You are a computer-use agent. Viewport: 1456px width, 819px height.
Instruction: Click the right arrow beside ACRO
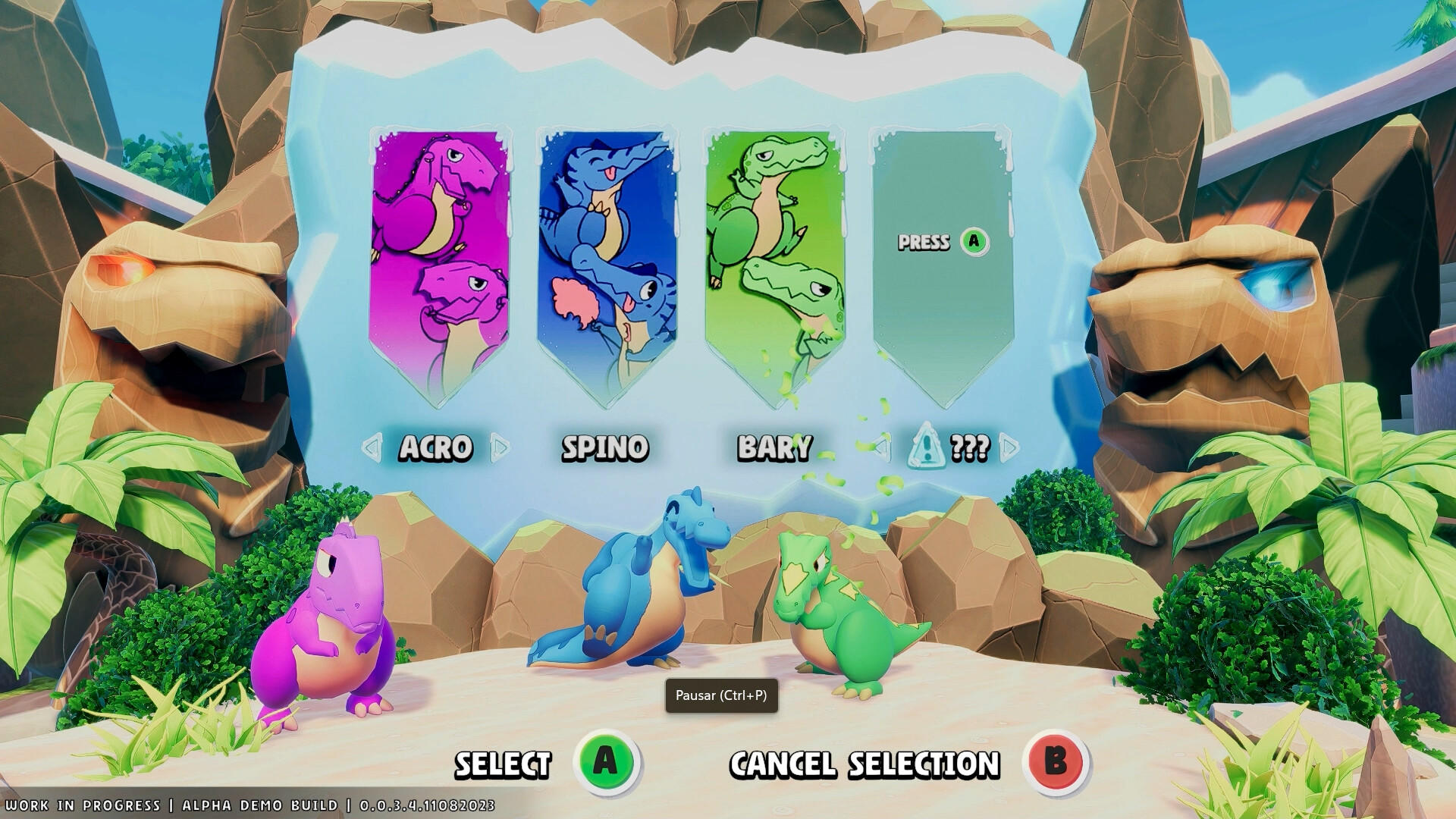[x=501, y=448]
